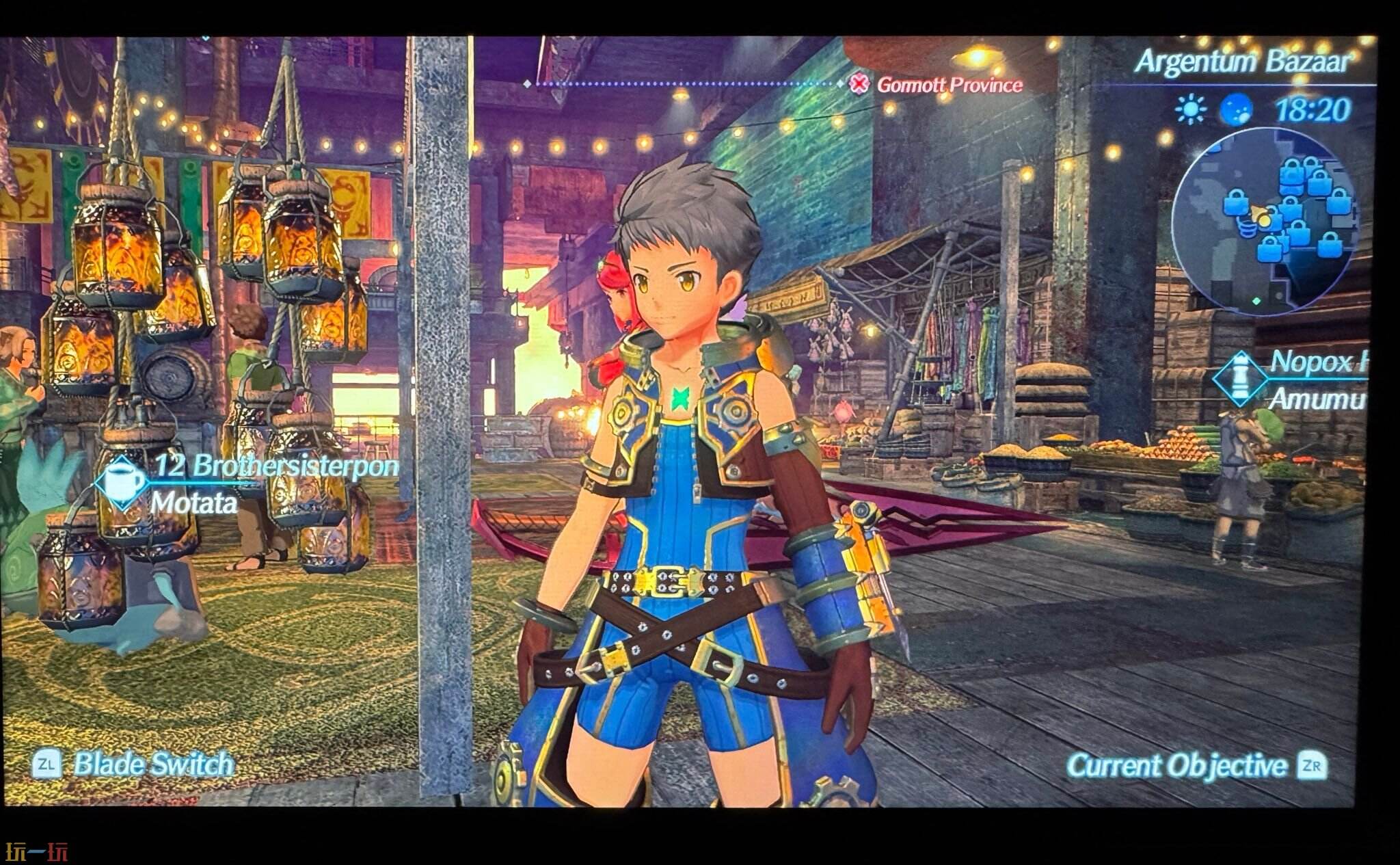Viewport: 1400px width, 865px height.
Task: Click the Argentum Bazaar location title
Action: pyautogui.click(x=1242, y=62)
